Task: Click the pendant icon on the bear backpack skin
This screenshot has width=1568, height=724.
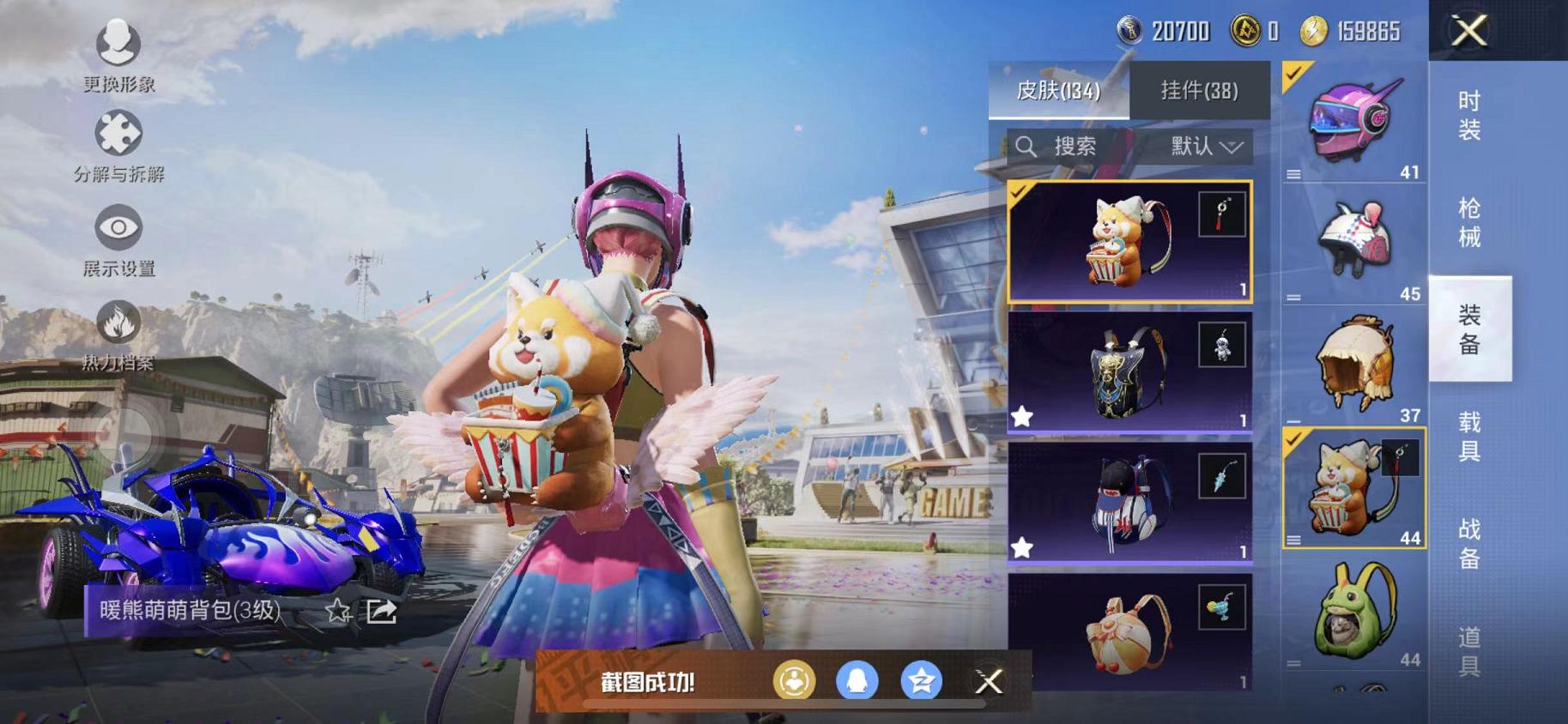Action: (1224, 214)
